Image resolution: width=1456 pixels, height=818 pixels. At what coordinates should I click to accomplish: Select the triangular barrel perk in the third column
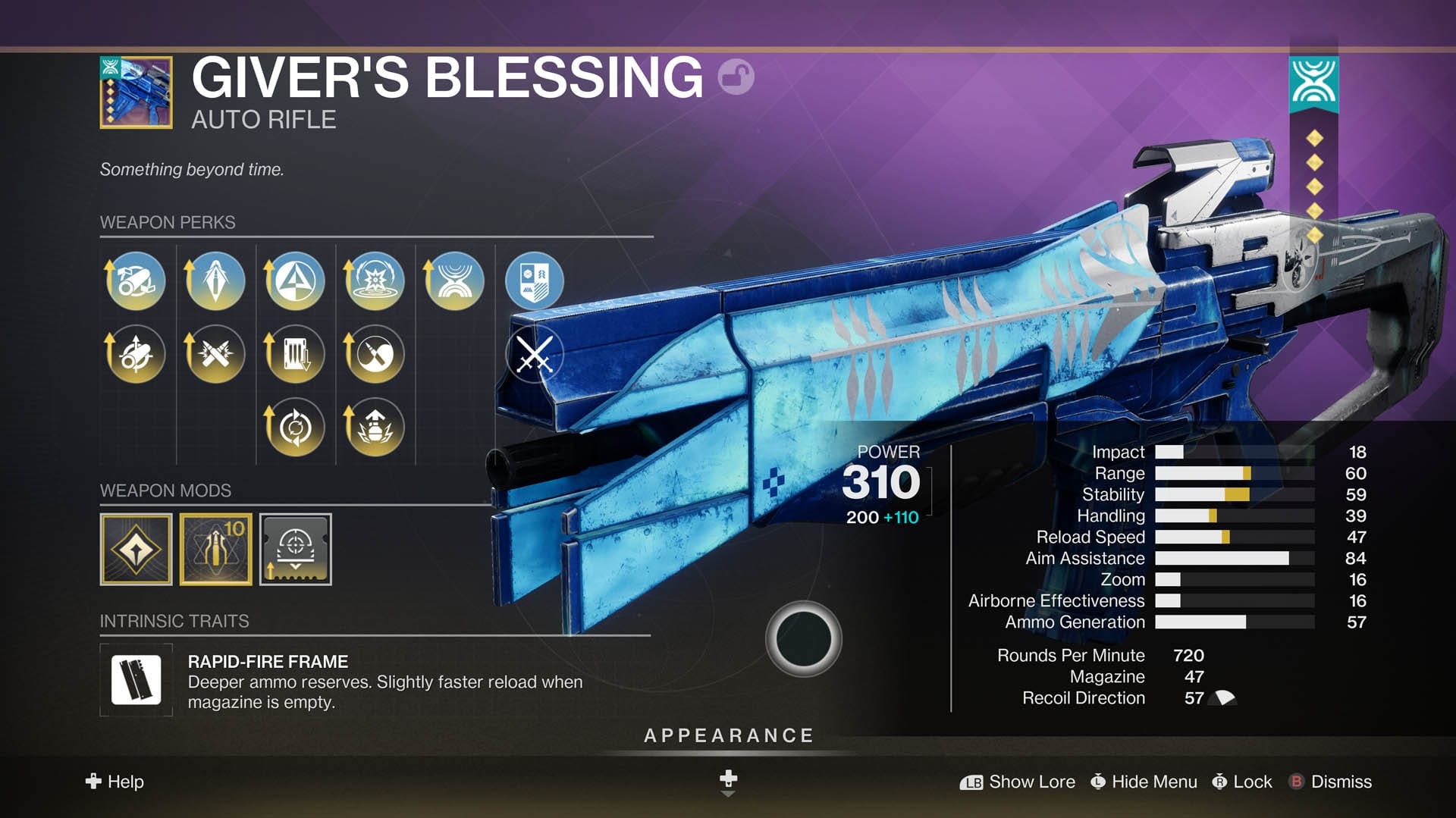click(x=294, y=281)
